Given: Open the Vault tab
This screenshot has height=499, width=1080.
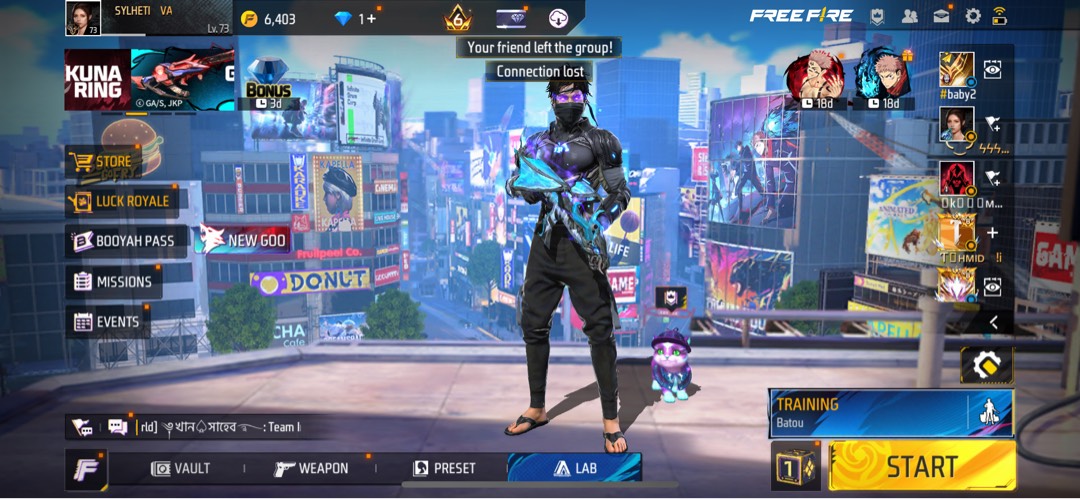Looking at the screenshot, I should [x=181, y=468].
